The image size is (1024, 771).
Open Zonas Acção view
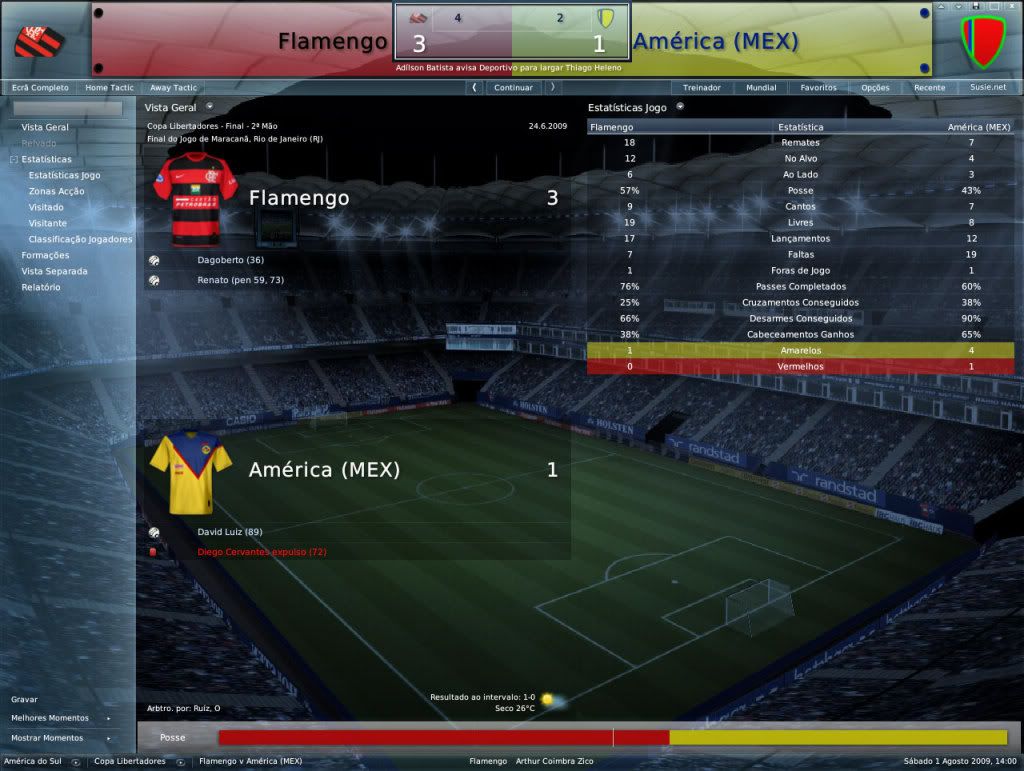click(56, 191)
